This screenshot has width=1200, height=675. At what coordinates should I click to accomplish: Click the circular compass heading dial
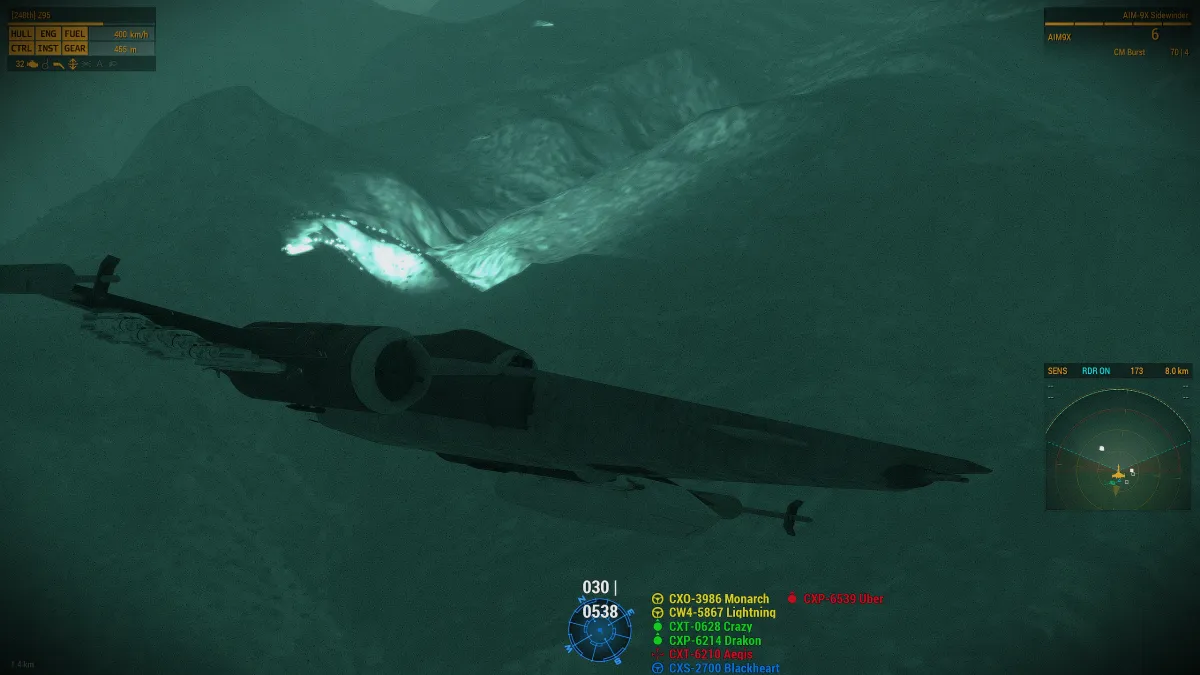point(599,631)
